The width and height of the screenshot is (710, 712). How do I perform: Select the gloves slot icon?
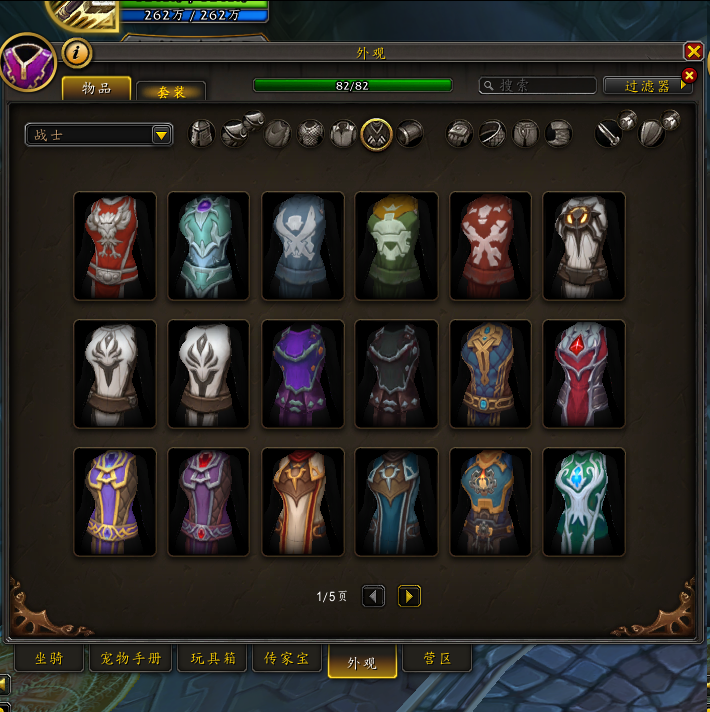(x=459, y=133)
